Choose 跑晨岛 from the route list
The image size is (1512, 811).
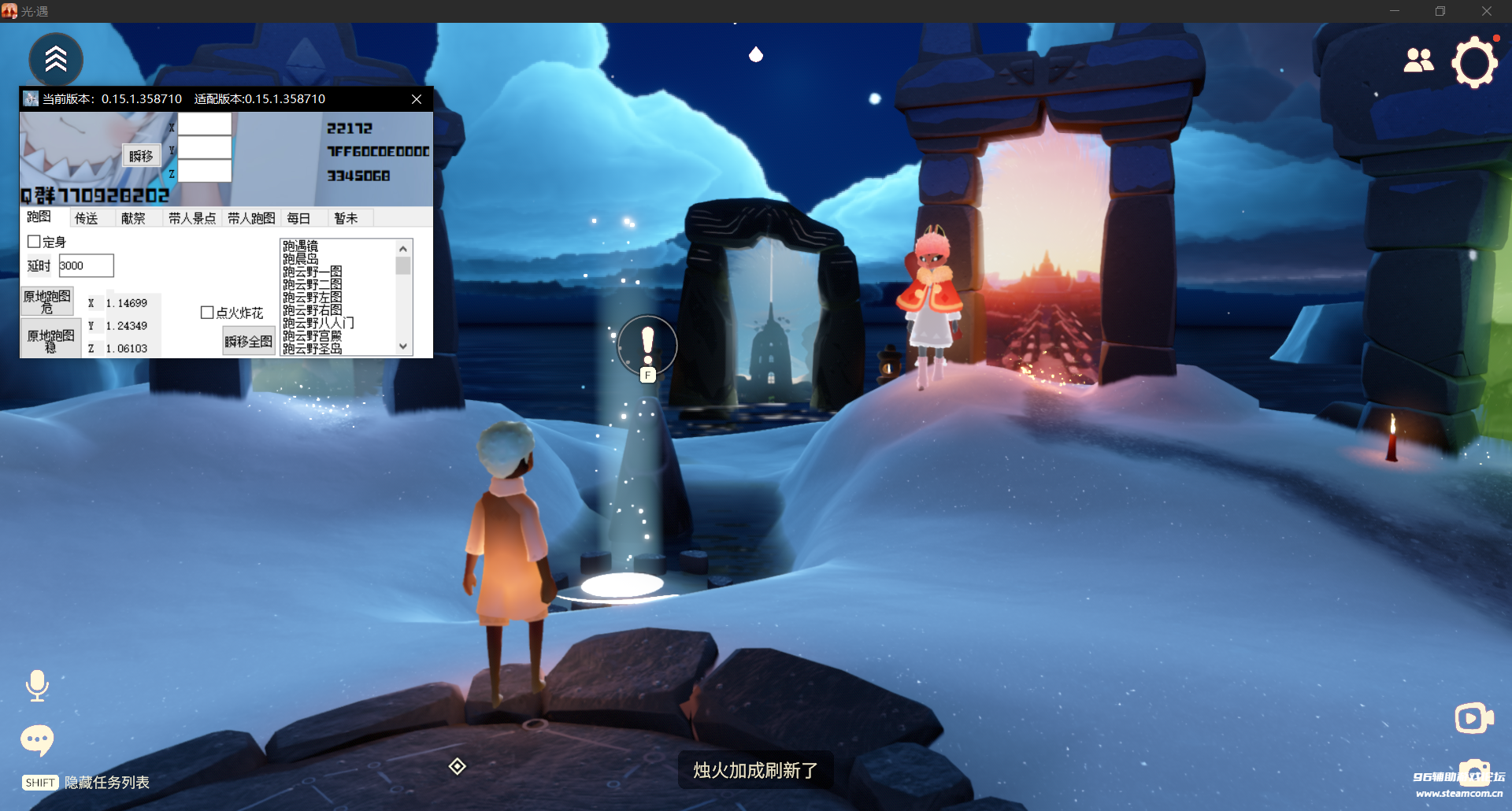click(x=301, y=259)
